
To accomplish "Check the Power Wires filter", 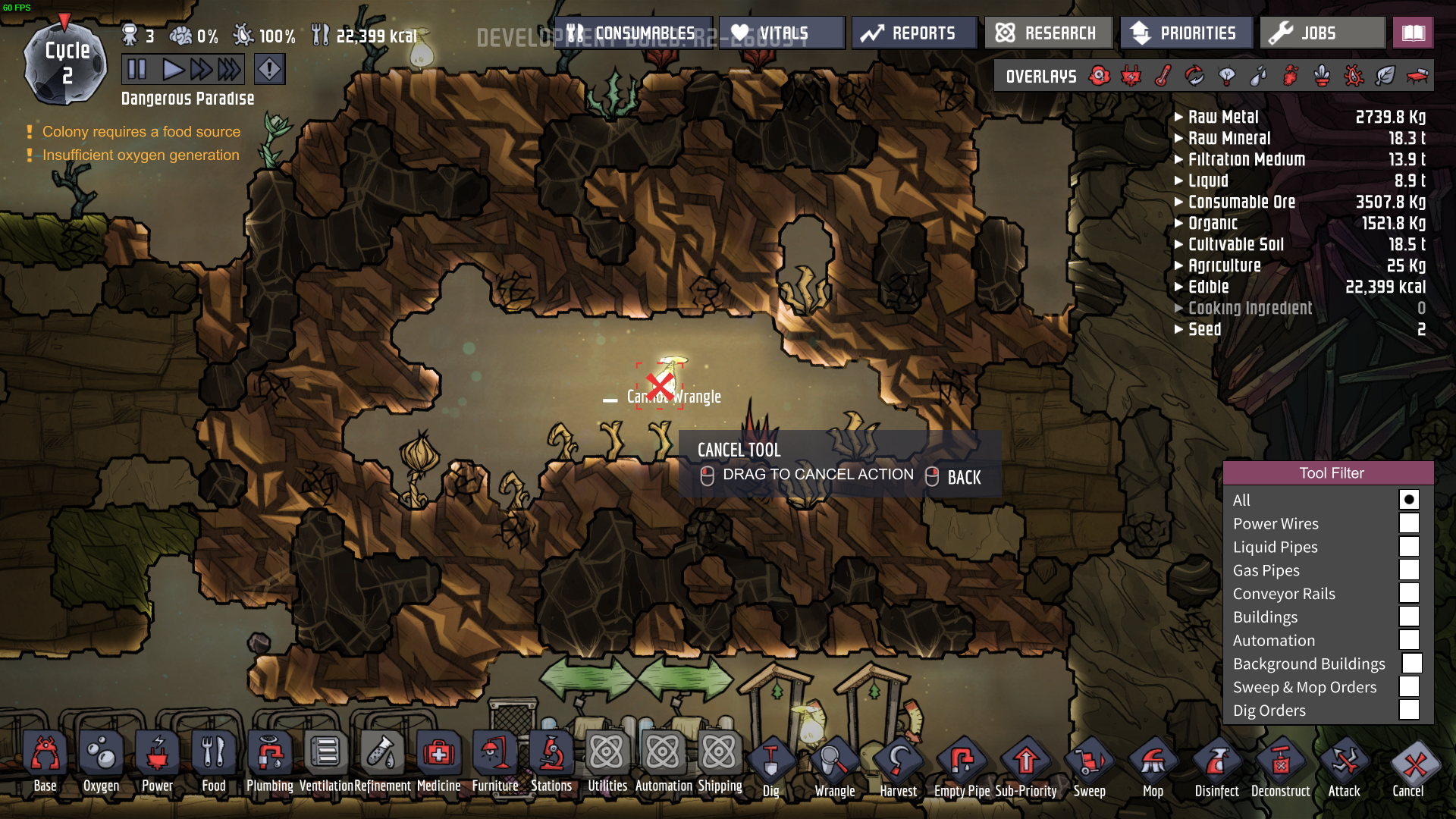I will click(x=1409, y=523).
